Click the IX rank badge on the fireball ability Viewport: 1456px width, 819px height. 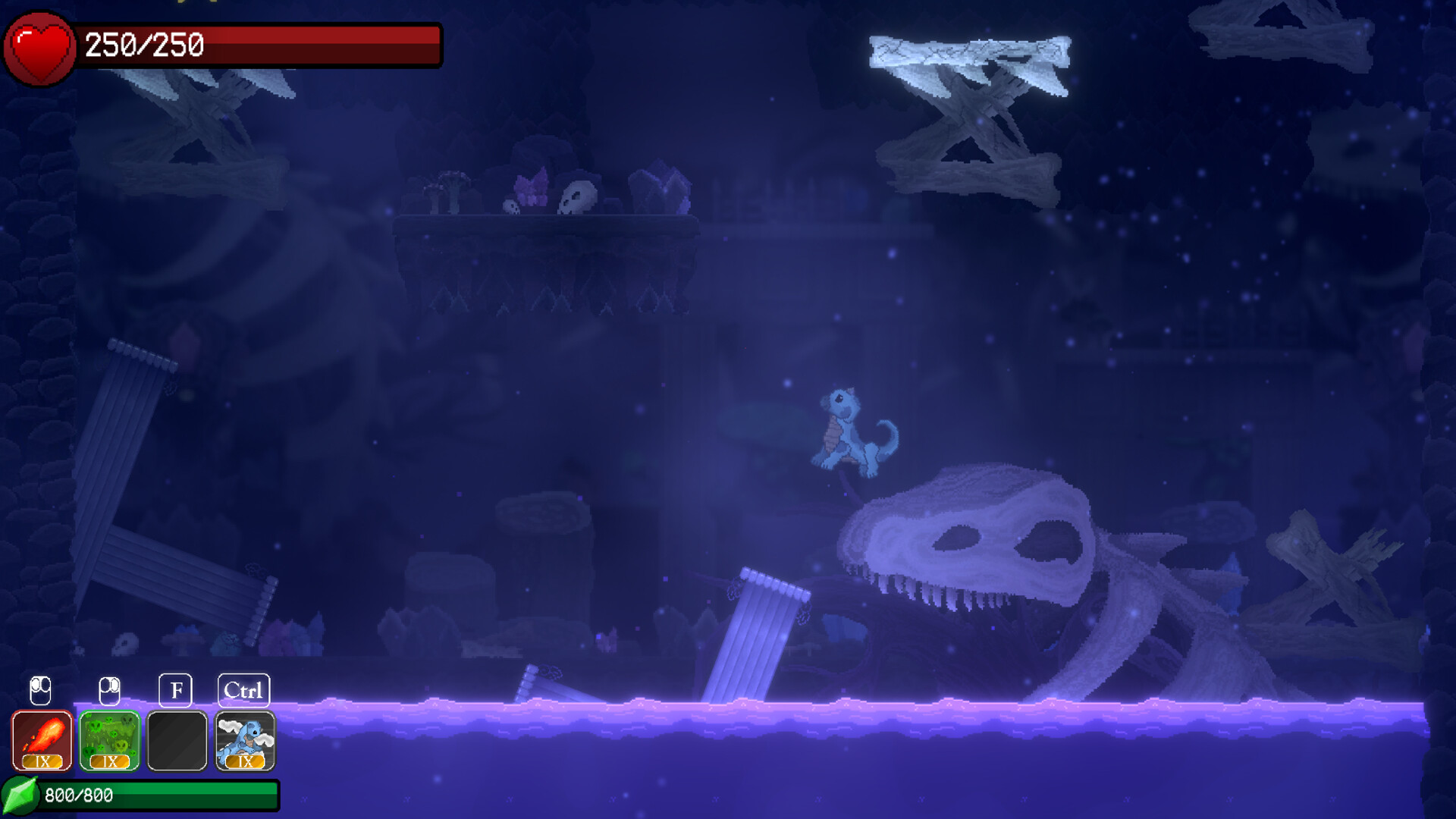[x=42, y=762]
